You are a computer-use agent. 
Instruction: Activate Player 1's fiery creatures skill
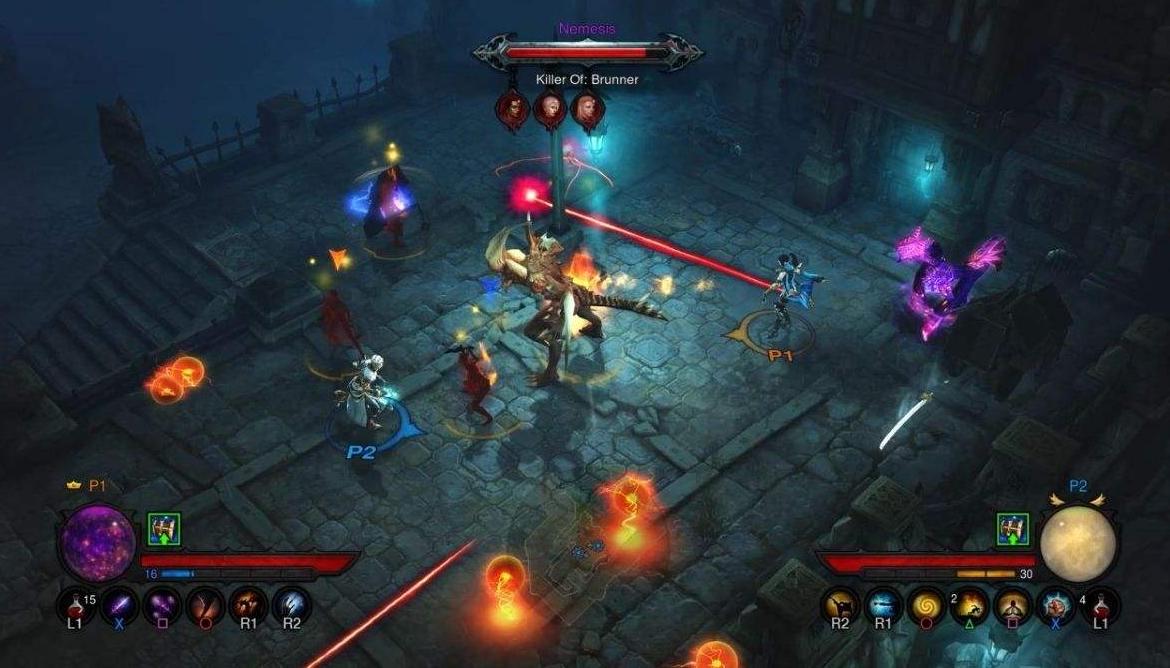pyautogui.click(x=247, y=605)
